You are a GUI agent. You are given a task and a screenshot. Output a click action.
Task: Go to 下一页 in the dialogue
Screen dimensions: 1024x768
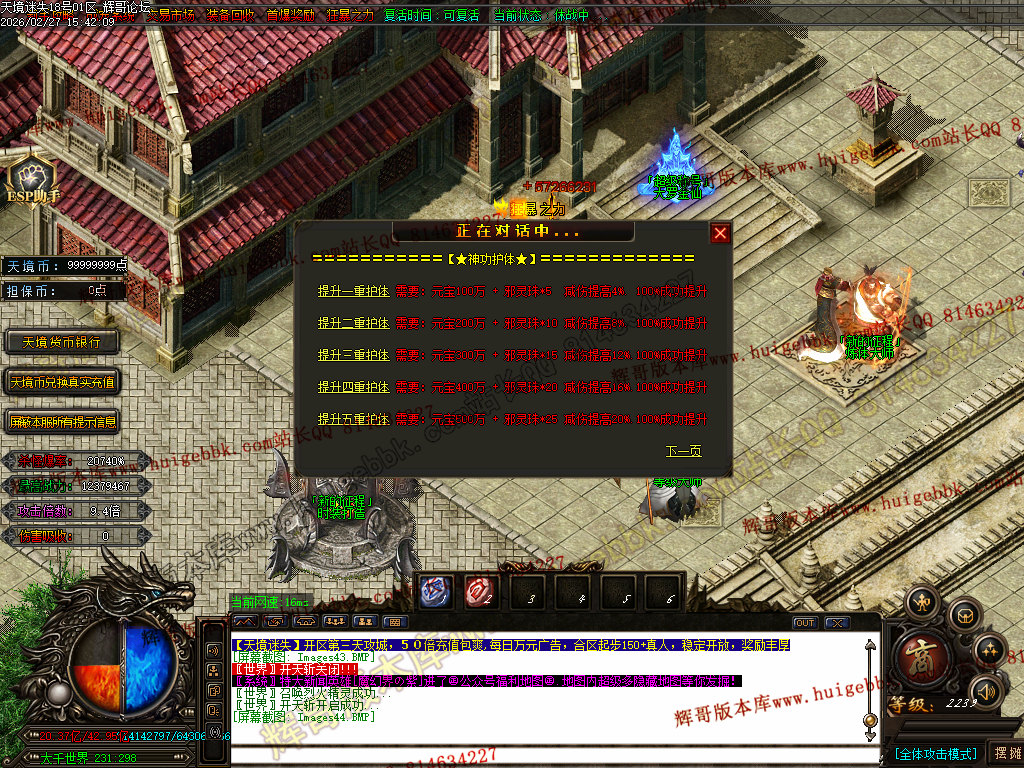(683, 451)
